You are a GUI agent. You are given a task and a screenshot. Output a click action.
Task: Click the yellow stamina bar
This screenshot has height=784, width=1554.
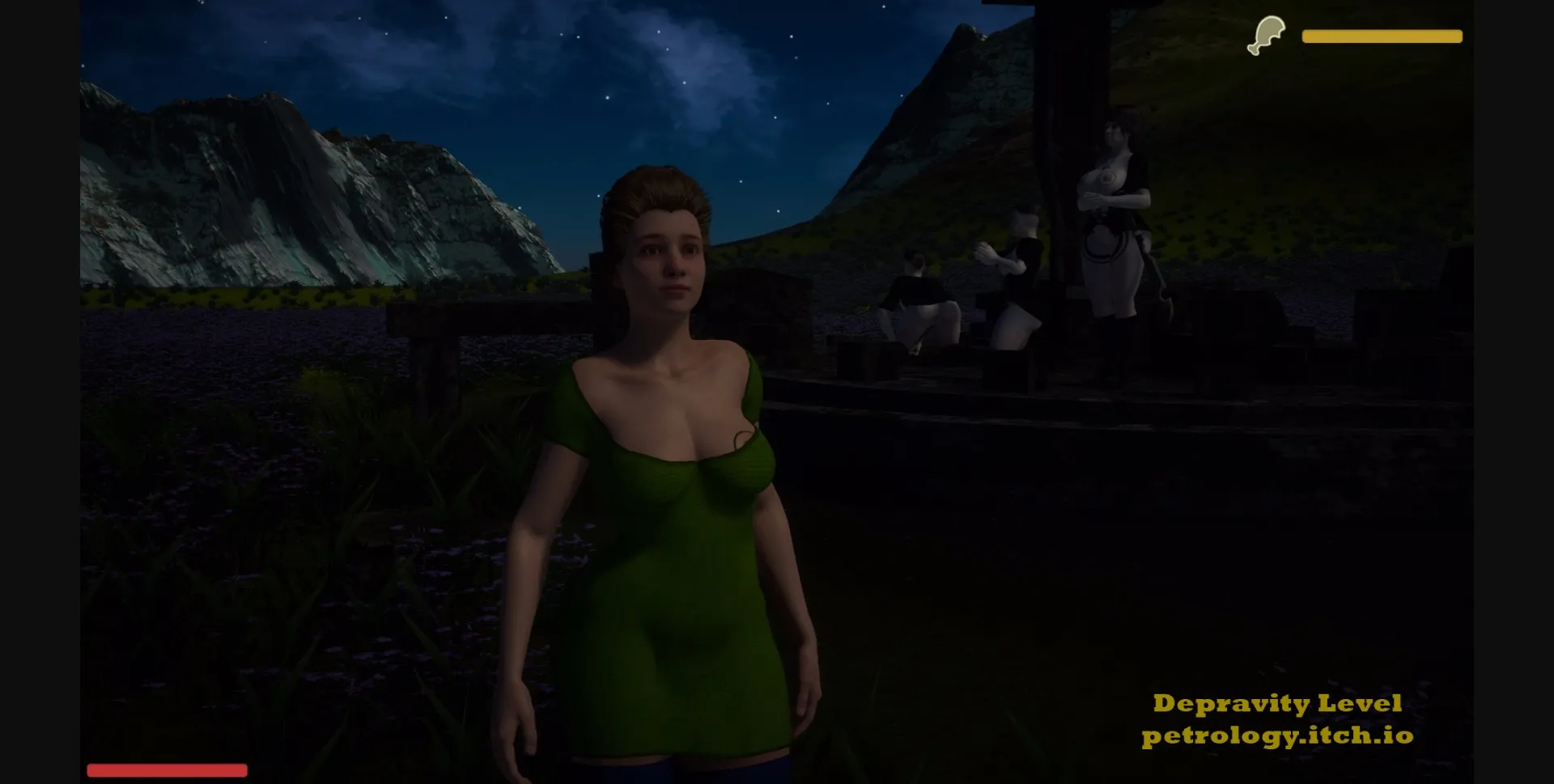coord(1381,36)
